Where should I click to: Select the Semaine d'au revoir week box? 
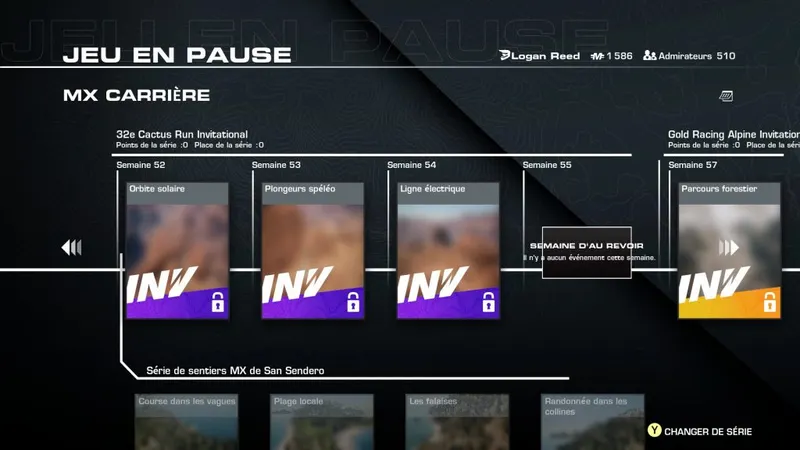click(x=586, y=252)
